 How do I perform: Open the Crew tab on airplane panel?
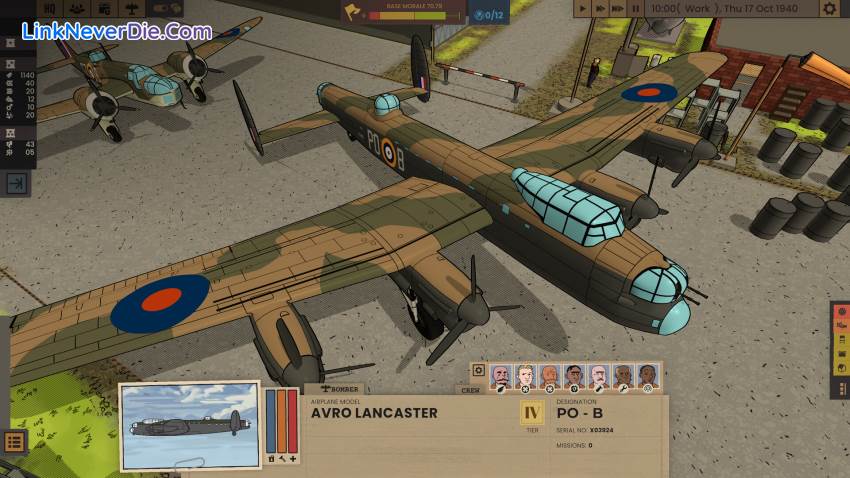(x=470, y=390)
